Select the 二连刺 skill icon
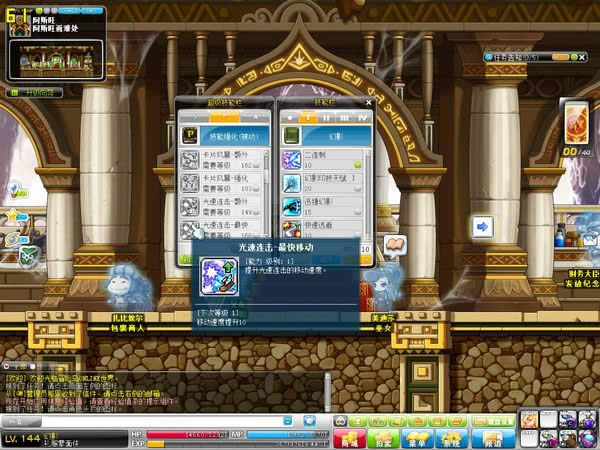This screenshot has height=450, width=600. [x=294, y=157]
